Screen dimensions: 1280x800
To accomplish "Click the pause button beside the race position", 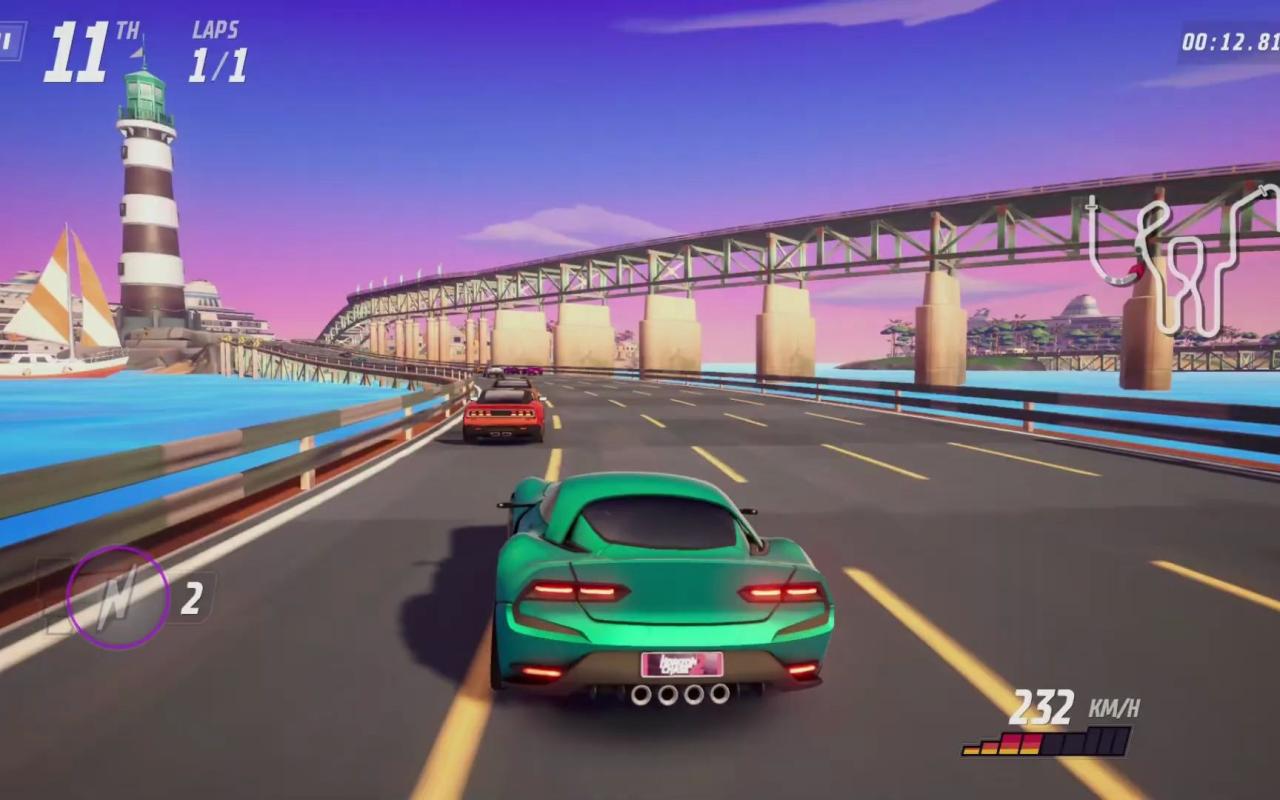I will coord(10,42).
